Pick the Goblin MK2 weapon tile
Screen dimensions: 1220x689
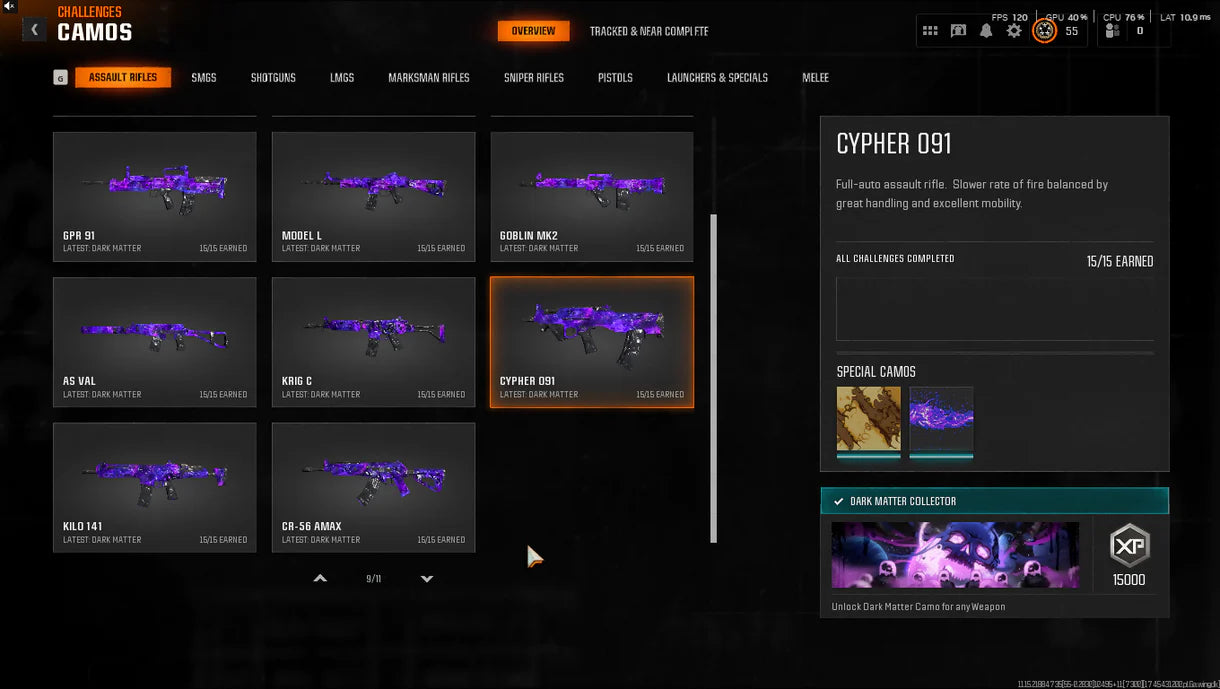pos(592,196)
